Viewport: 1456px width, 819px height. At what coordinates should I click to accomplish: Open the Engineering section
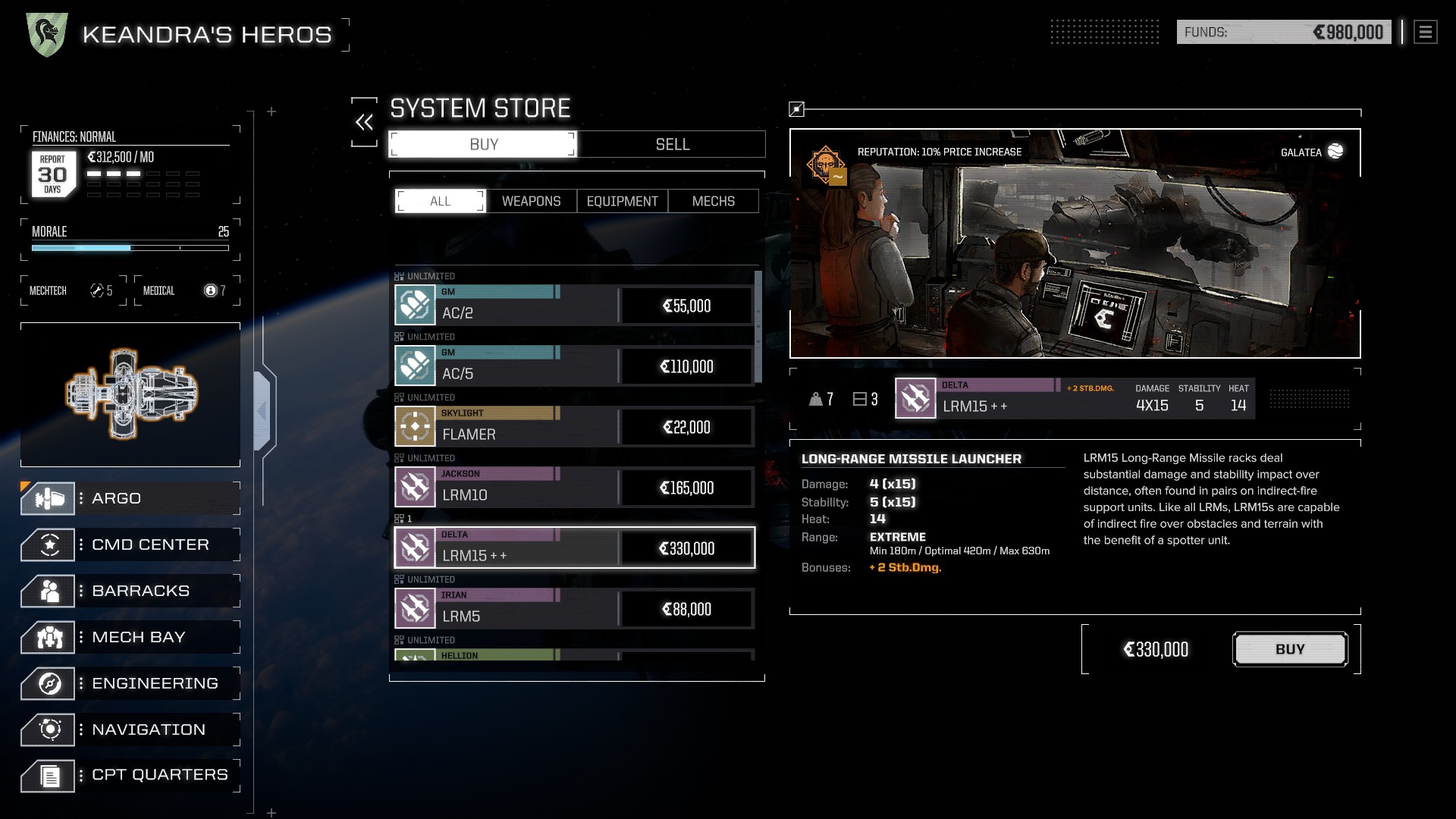tap(130, 683)
